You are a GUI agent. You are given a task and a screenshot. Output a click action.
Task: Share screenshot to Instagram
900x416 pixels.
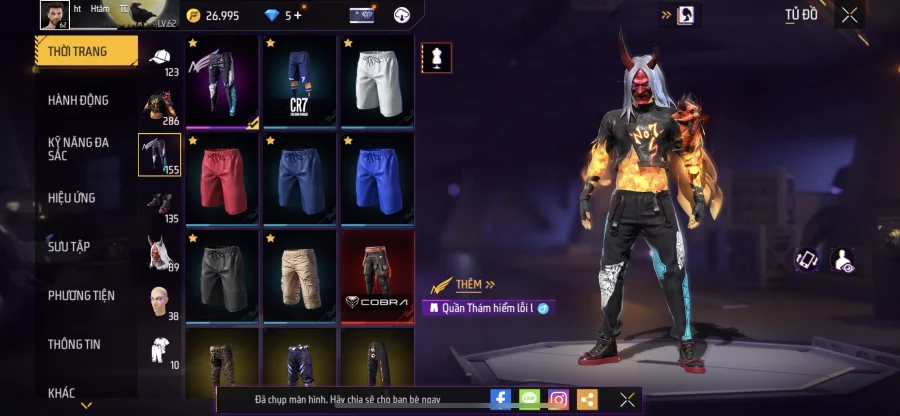click(x=559, y=399)
